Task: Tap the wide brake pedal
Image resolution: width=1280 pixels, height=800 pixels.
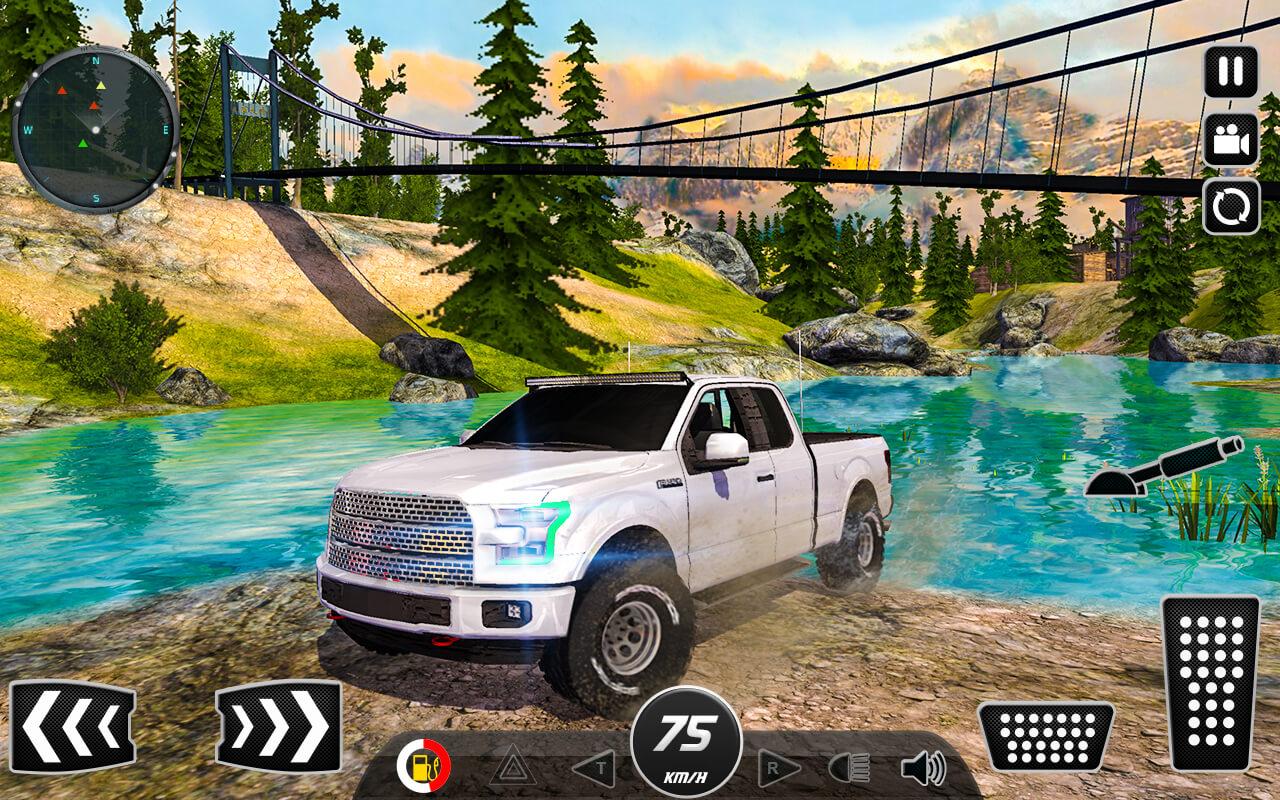Action: tap(1045, 736)
